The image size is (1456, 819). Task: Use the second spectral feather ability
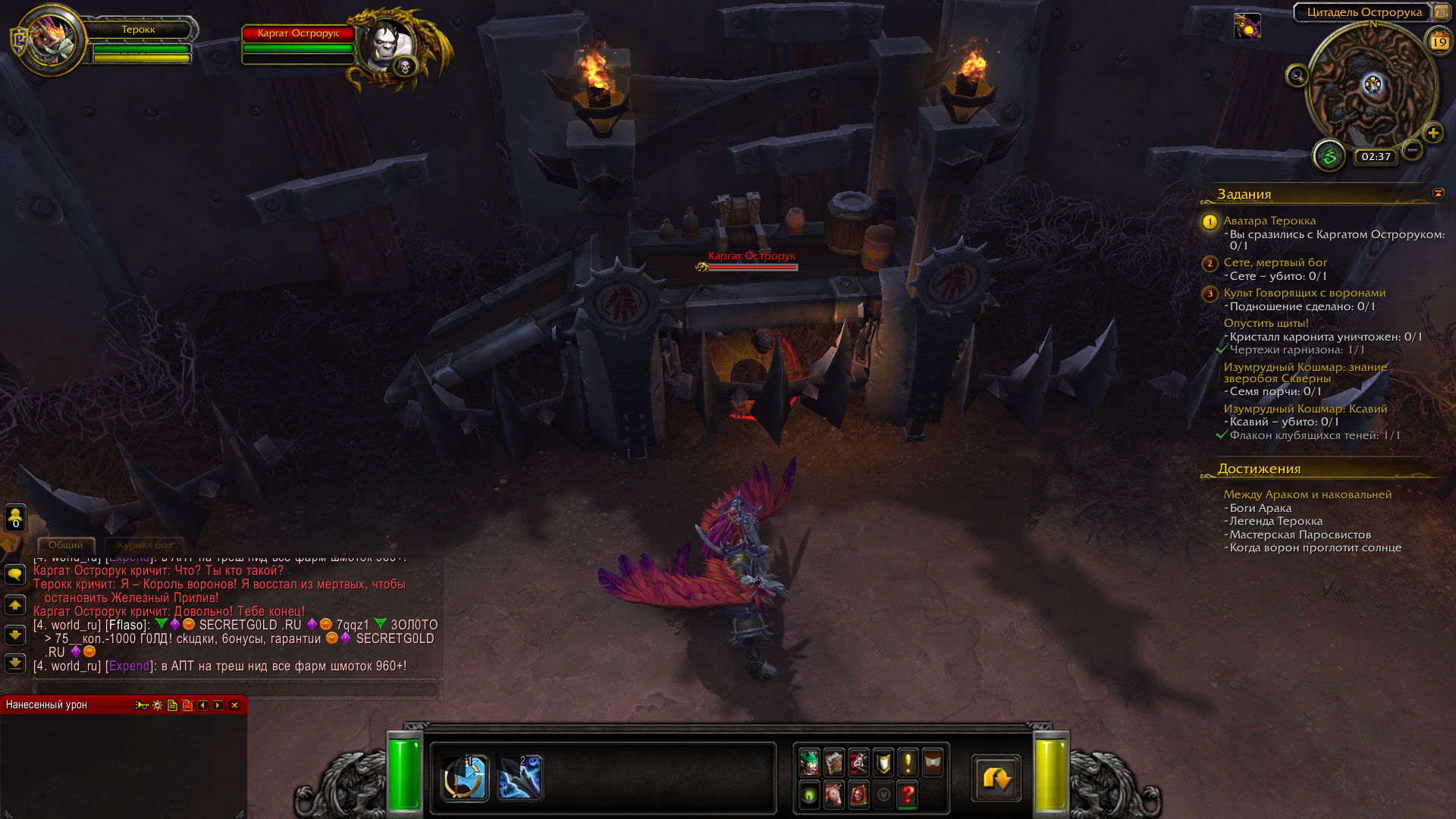point(519,777)
